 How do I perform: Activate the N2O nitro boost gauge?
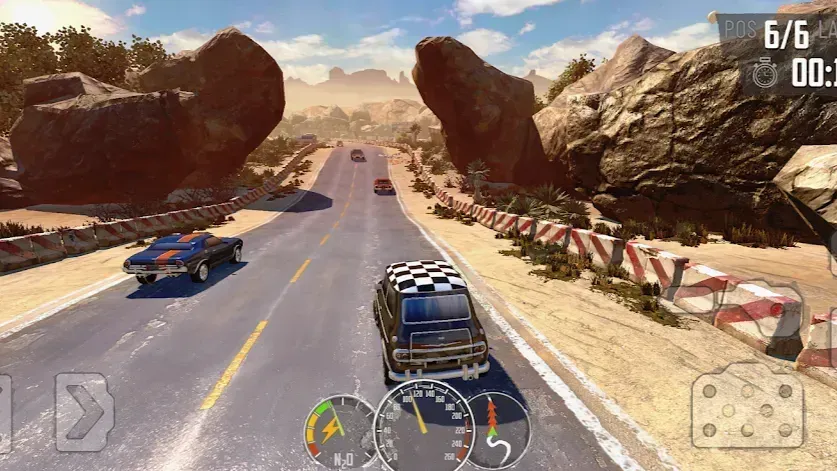pyautogui.click(x=339, y=431)
